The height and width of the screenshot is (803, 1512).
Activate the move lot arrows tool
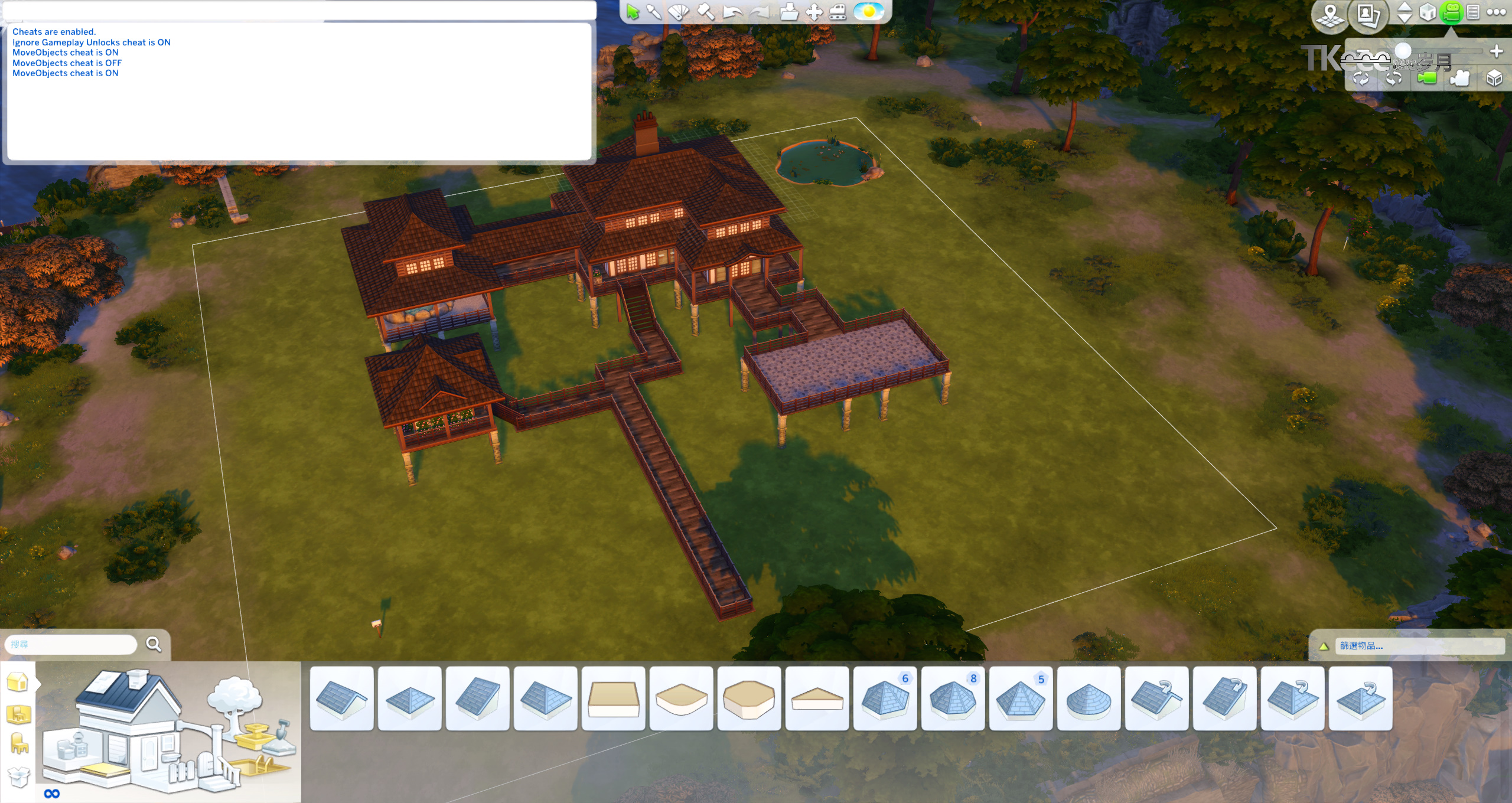814,12
